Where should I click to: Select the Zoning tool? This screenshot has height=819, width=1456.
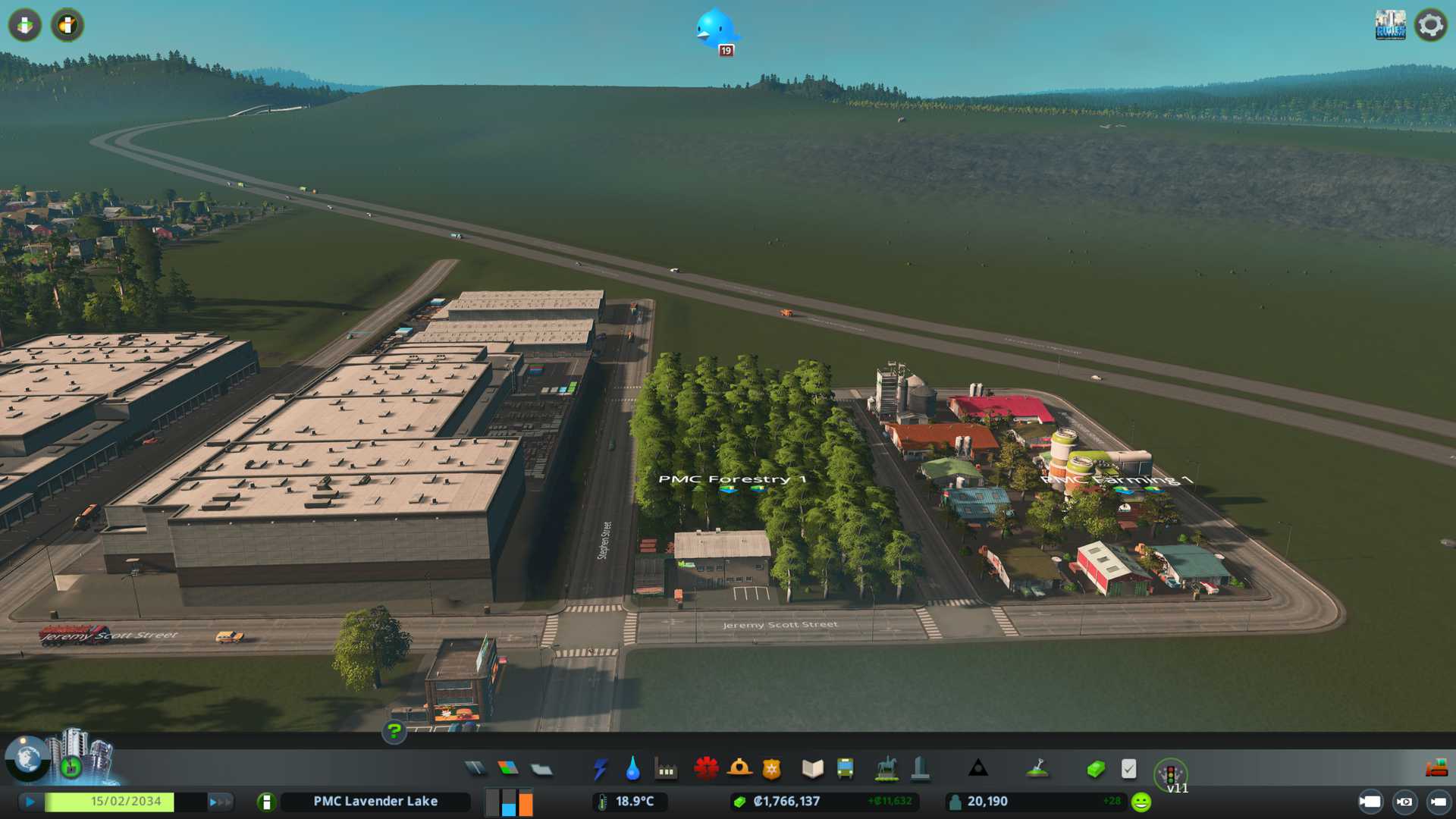pyautogui.click(x=508, y=769)
